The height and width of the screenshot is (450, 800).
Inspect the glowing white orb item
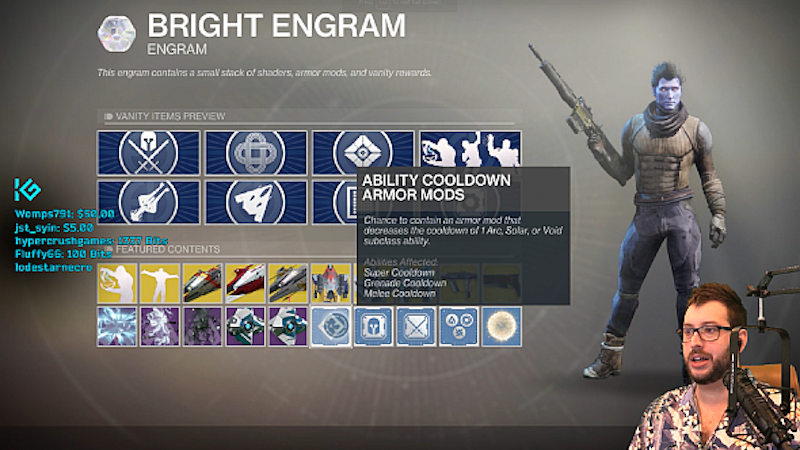501,326
